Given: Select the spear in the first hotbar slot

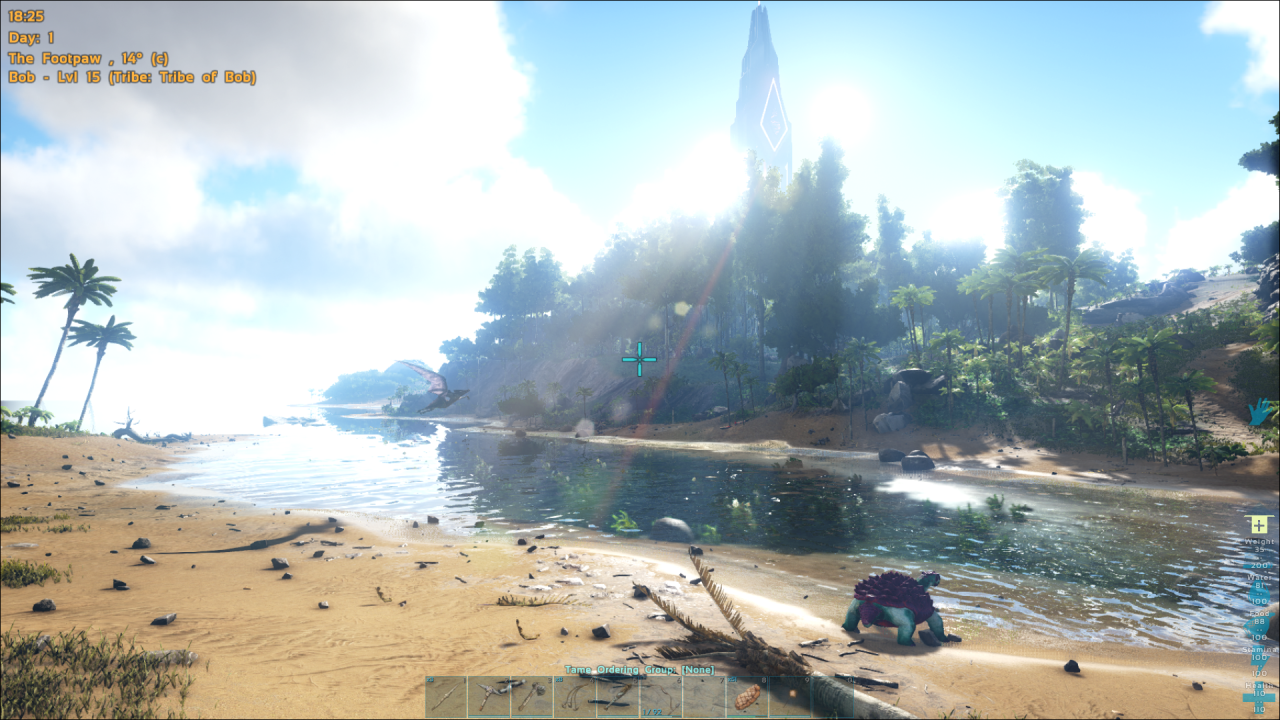Looking at the screenshot, I should (x=446, y=696).
